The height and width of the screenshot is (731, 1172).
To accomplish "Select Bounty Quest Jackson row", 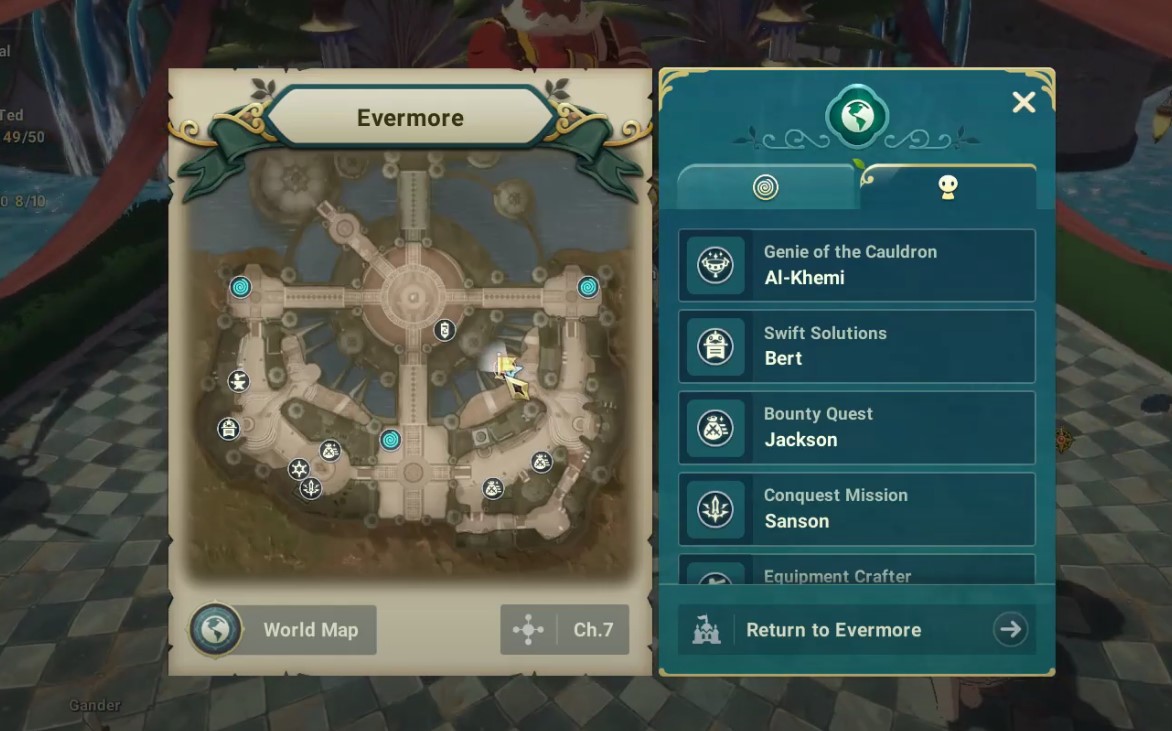I will coord(857,427).
